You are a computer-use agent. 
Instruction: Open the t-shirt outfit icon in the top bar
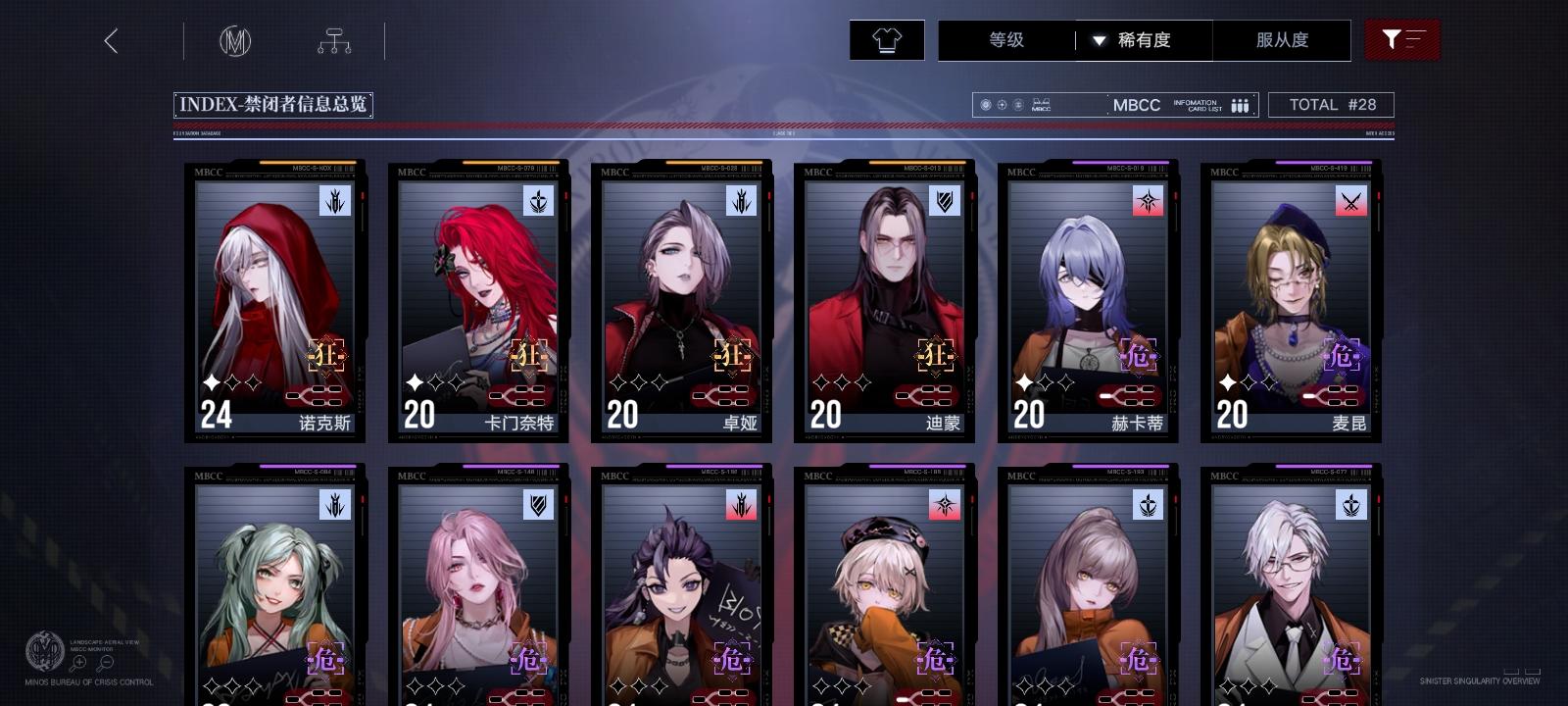coord(886,40)
